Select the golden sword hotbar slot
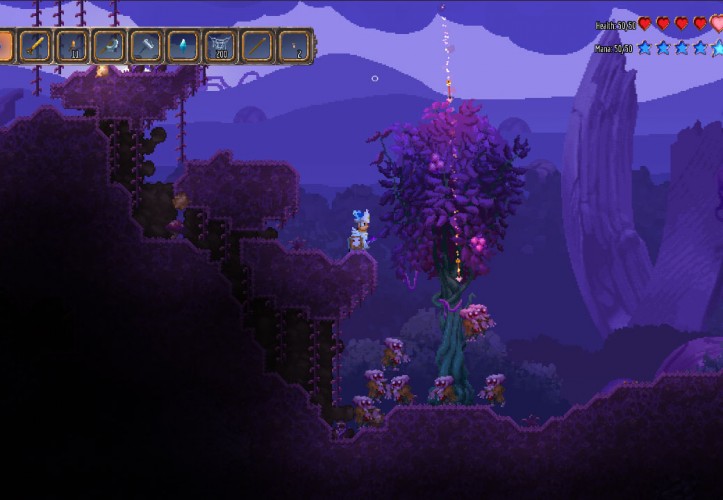 36,45
